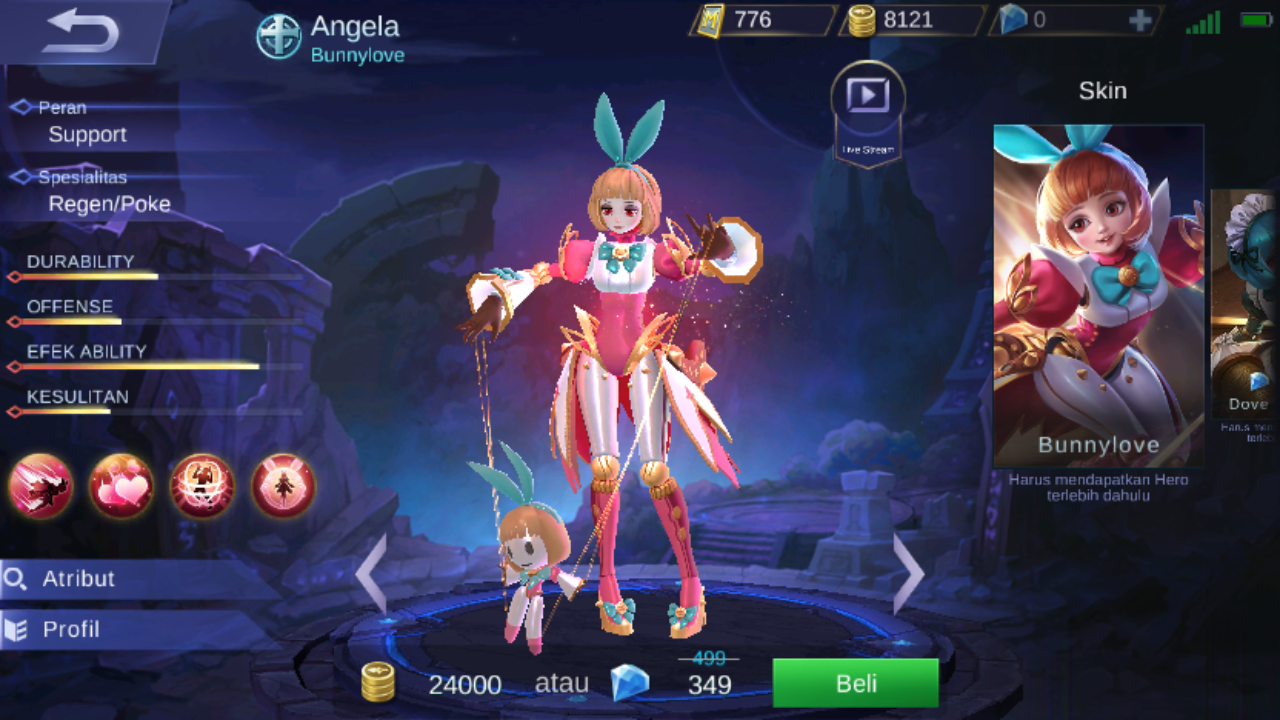Image resolution: width=1280 pixels, height=720 pixels.
Task: Select the Love Waves heart skill icon
Action: point(121,487)
